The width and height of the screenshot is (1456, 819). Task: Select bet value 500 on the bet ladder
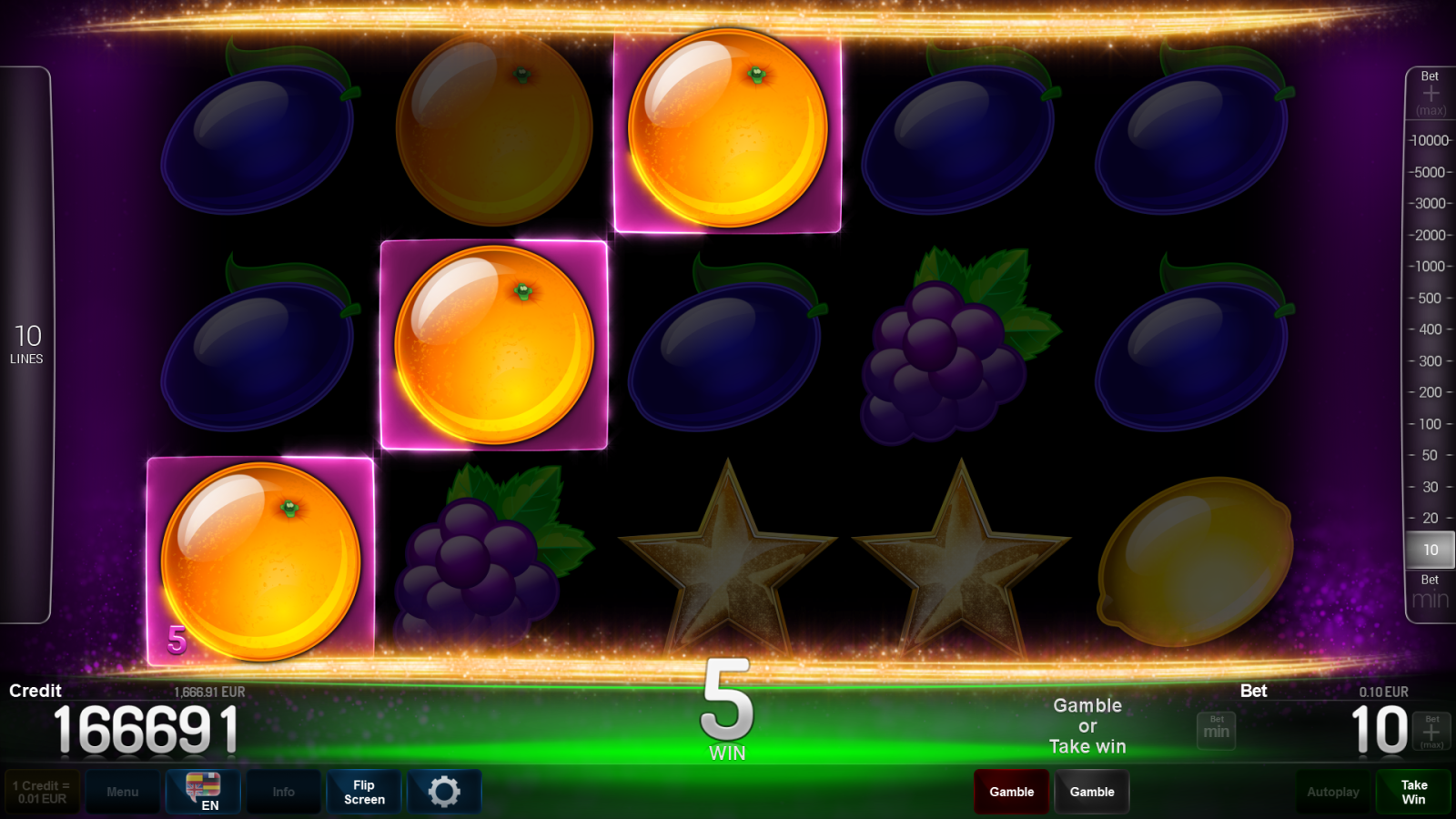[x=1429, y=298]
